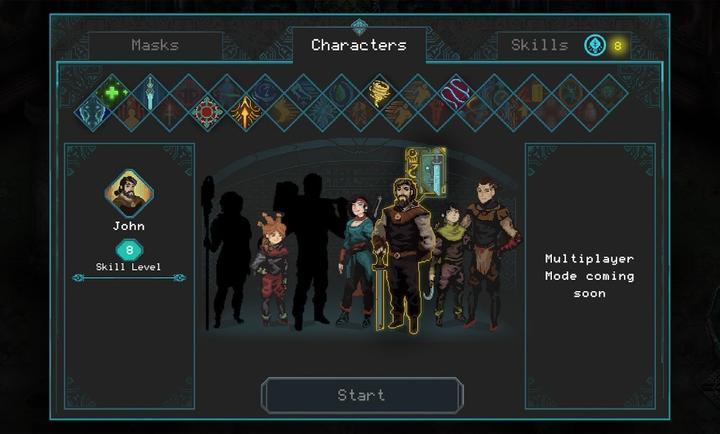Switch to the Masks tab
The image size is (720, 434).
click(x=155, y=45)
